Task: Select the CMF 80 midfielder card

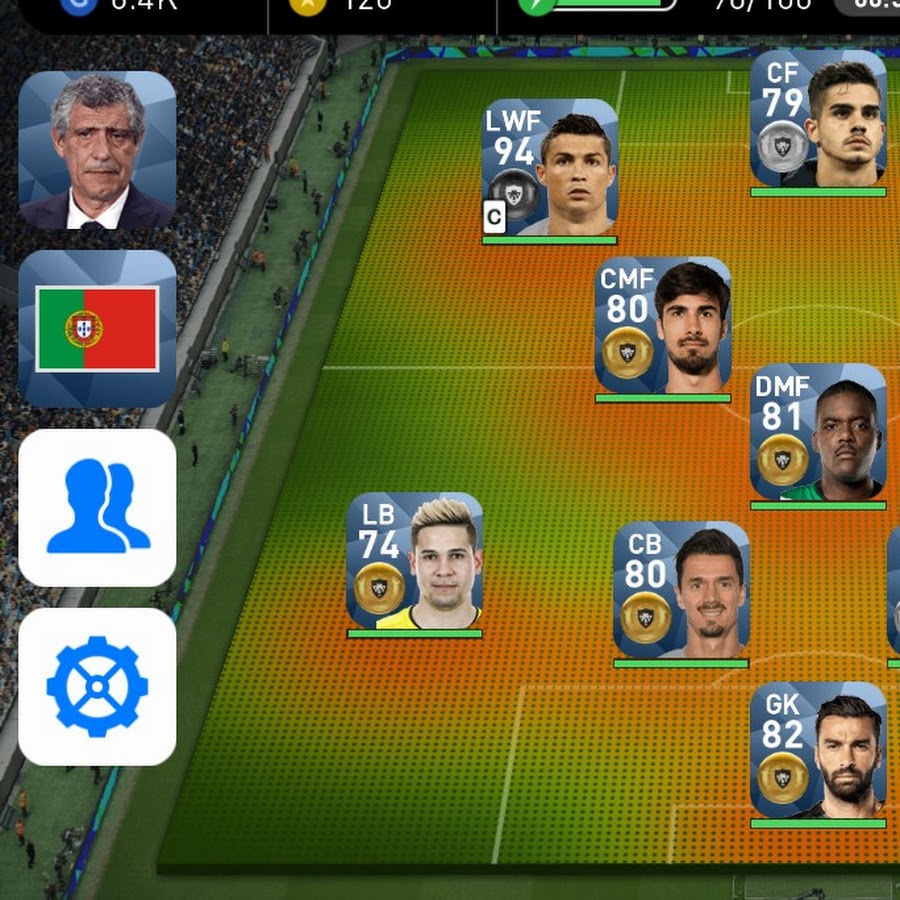Action: coord(663,326)
